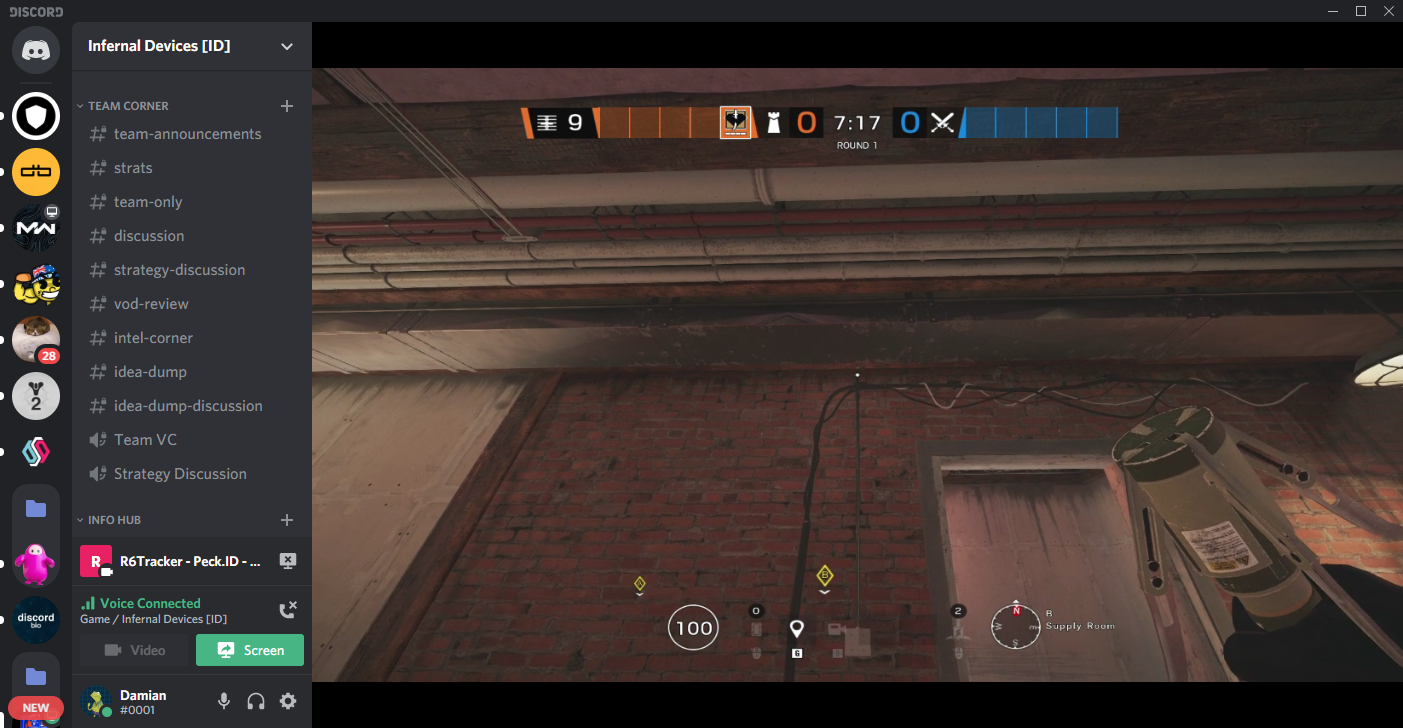The width and height of the screenshot is (1403, 728).
Task: Maximize the Discord window
Action: coord(1360,11)
